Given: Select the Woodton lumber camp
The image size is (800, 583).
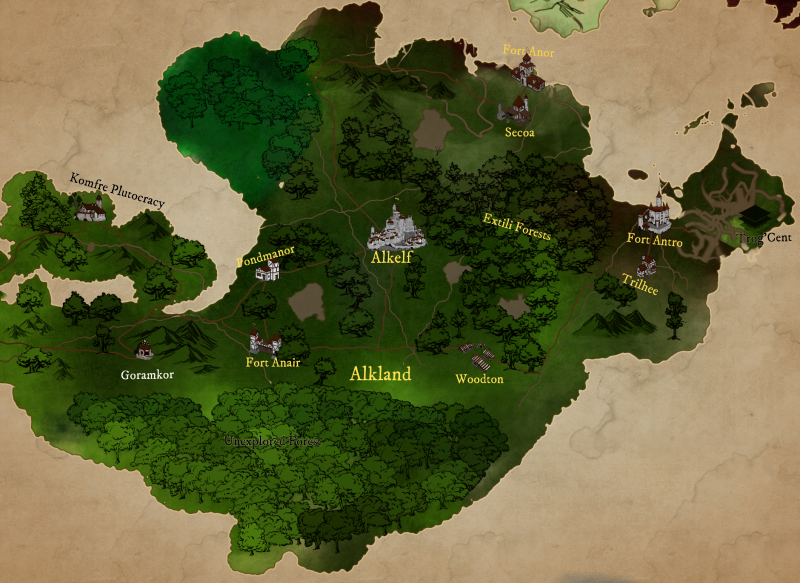Looking at the screenshot, I should (x=478, y=357).
